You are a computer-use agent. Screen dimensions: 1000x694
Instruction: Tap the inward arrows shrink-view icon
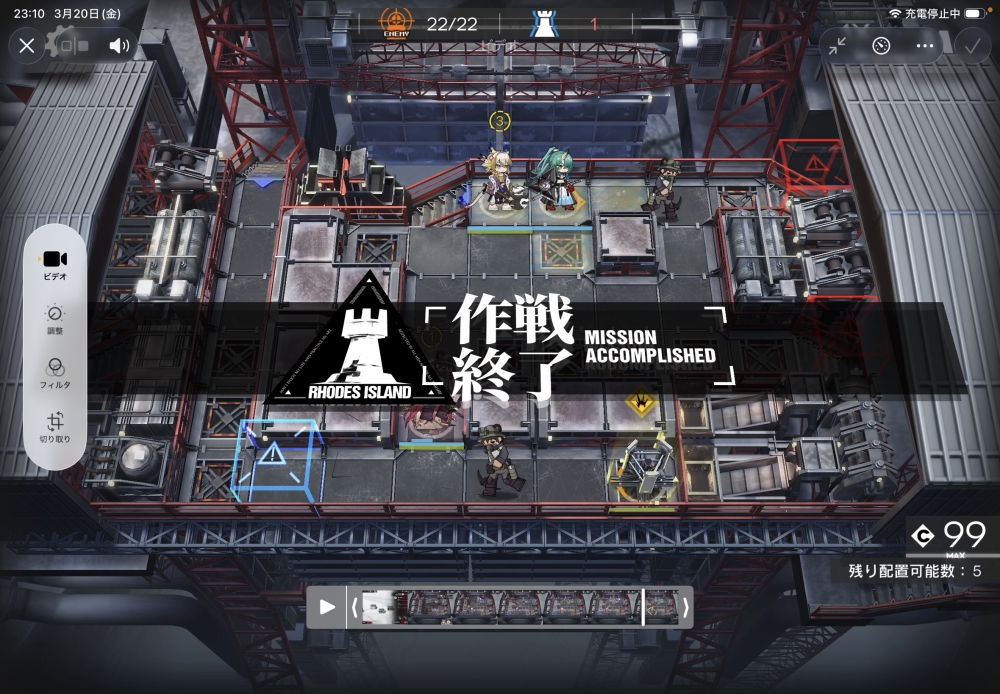tap(836, 45)
